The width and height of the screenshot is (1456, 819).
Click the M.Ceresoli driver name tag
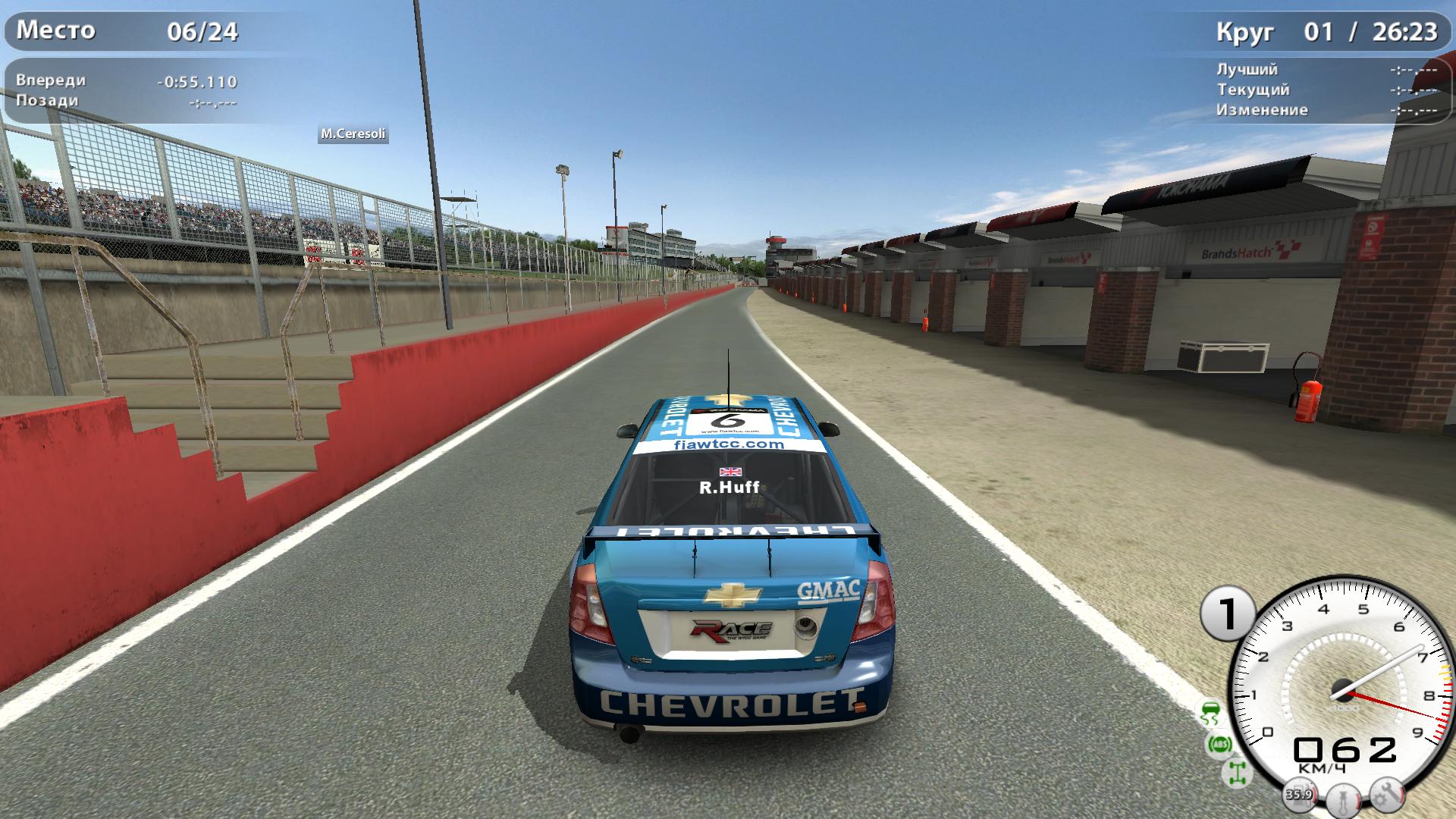353,134
